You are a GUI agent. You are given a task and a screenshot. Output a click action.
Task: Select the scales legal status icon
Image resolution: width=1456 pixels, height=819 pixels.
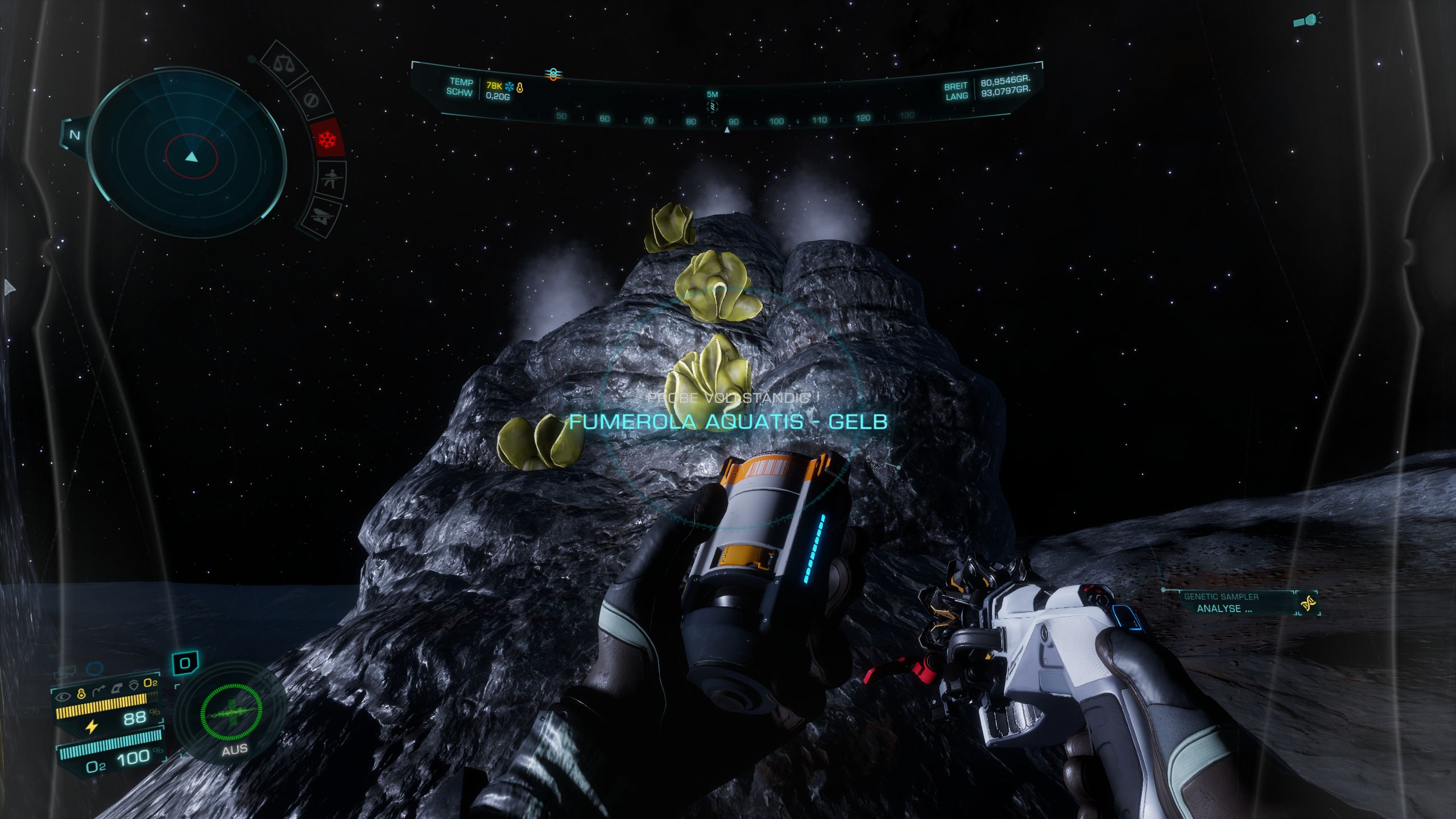(x=283, y=63)
